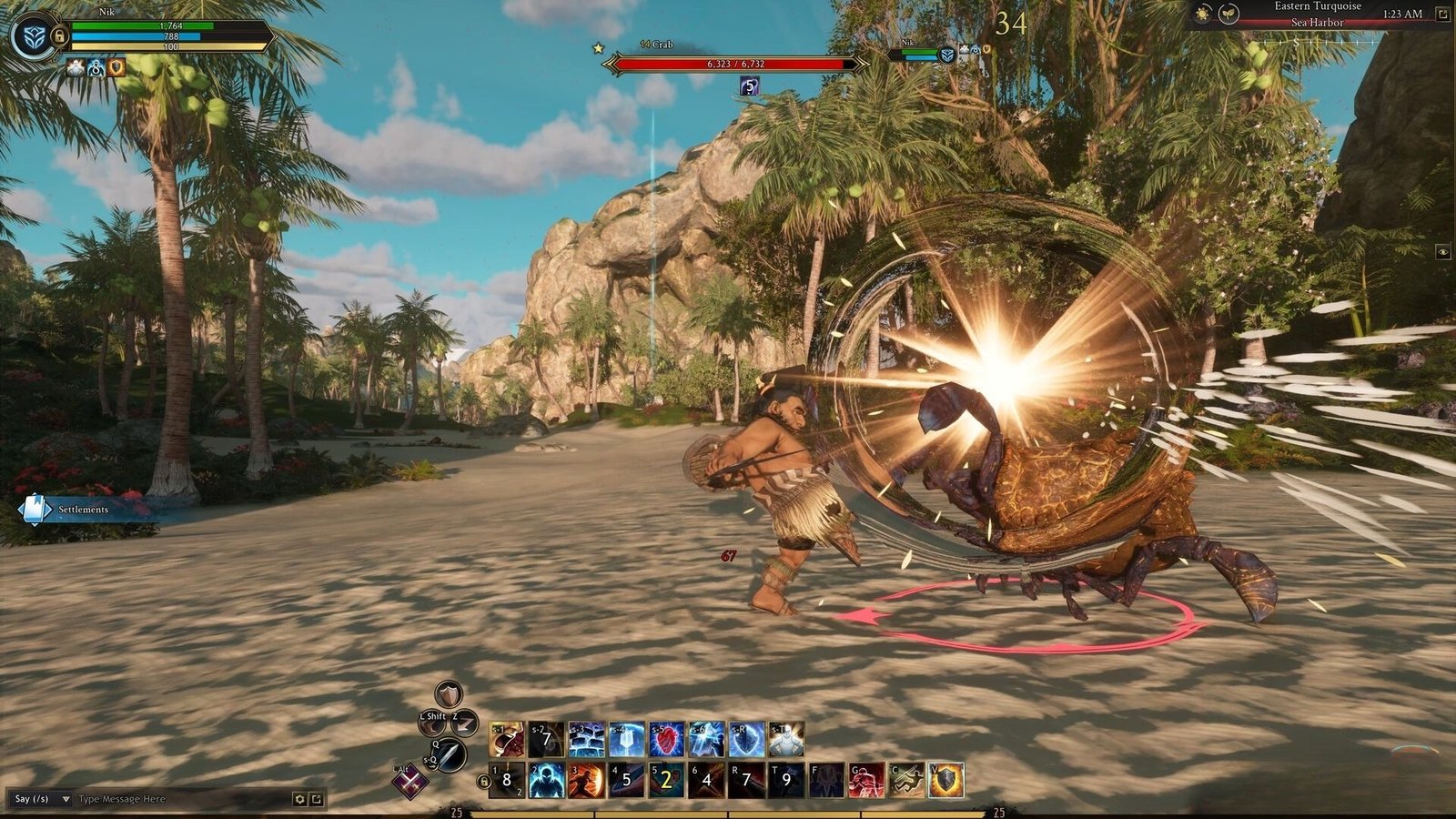Viewport: 1456px width, 819px height.
Task: Activate the roaring face ability
Action: tap(506, 739)
